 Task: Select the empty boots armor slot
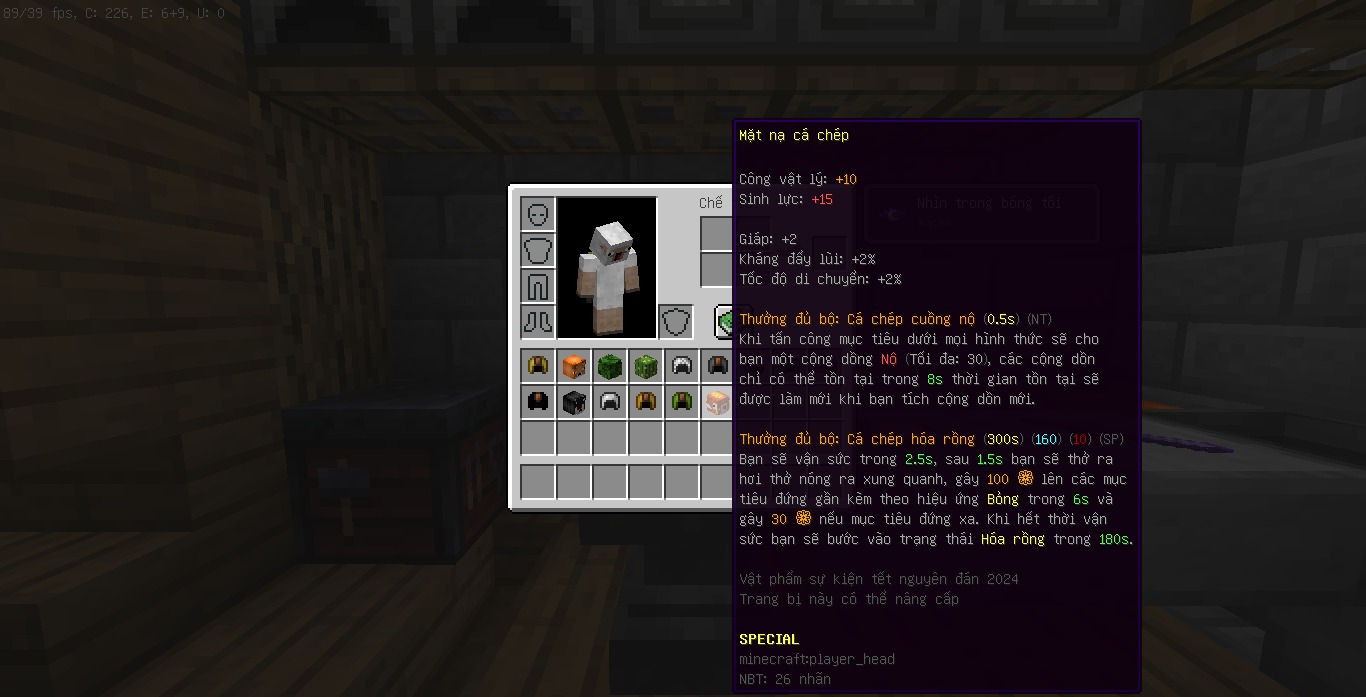pos(538,322)
